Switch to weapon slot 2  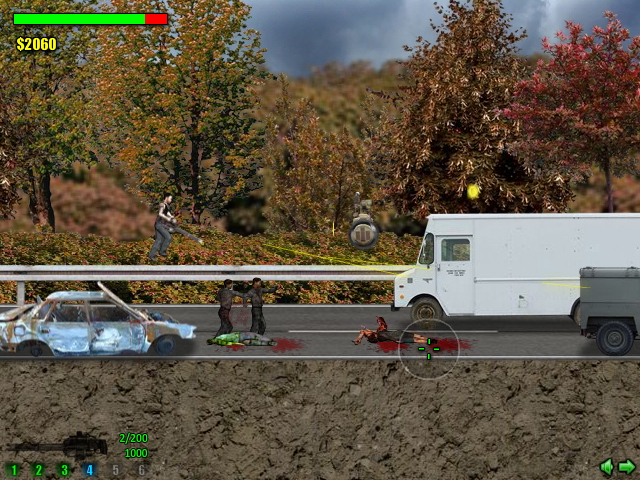(x=39, y=469)
